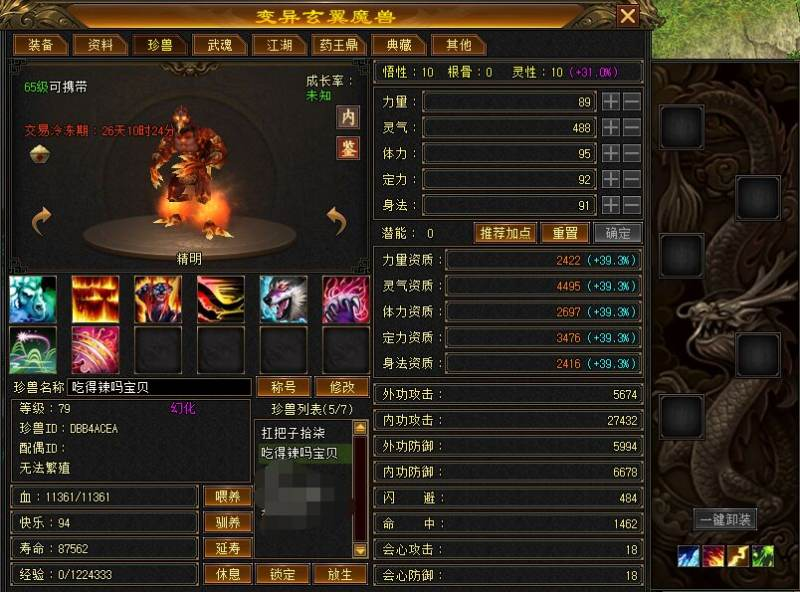Unequip all with 一键卸装 button
800x592 pixels.
coord(725,520)
